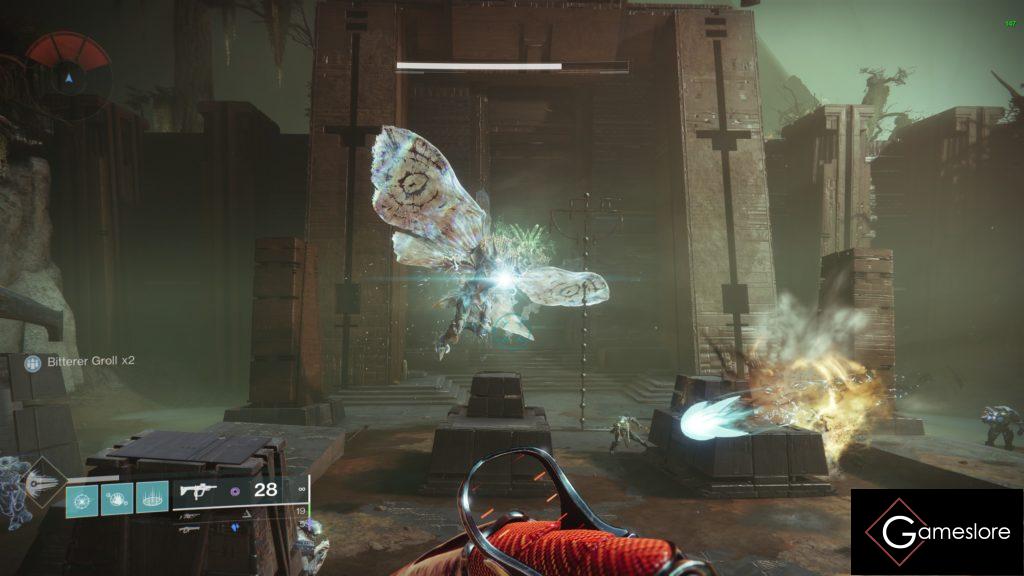Activate the class ability rift icon
The height and width of the screenshot is (576, 1024).
pos(152,496)
